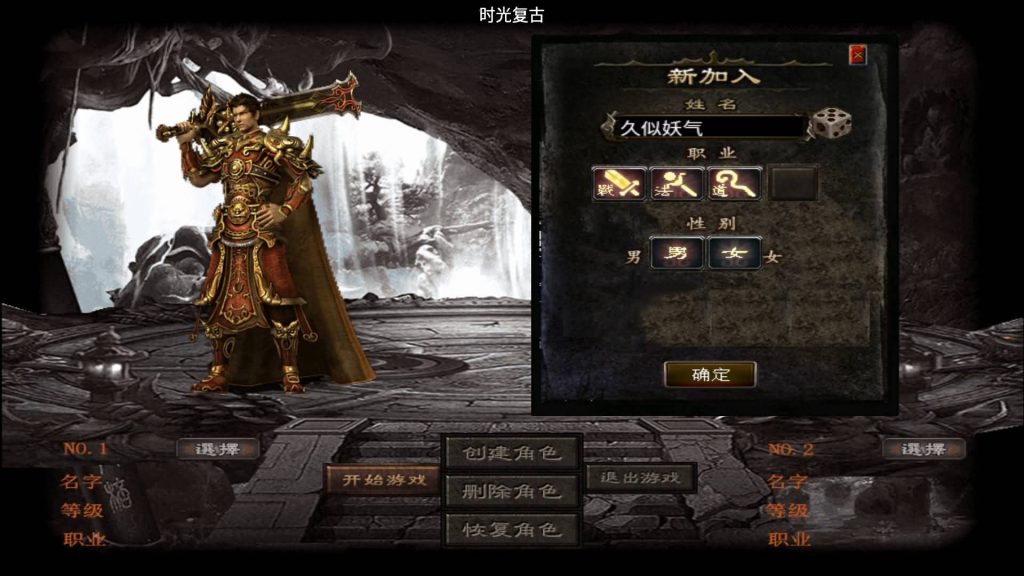Select female gender button
This screenshot has width=1024, height=576.
click(x=735, y=253)
